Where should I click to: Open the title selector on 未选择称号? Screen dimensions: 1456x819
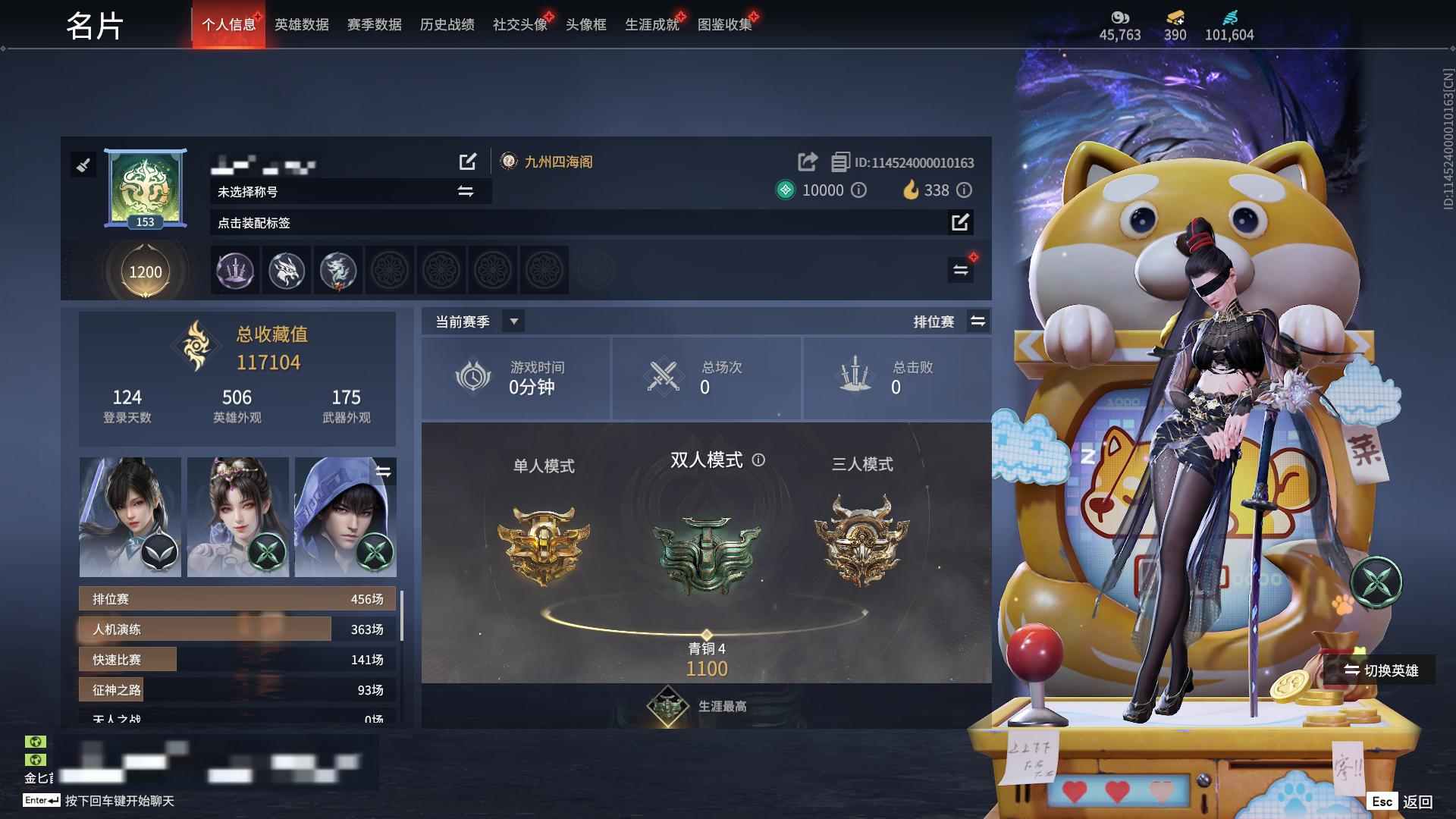pyautogui.click(x=463, y=192)
